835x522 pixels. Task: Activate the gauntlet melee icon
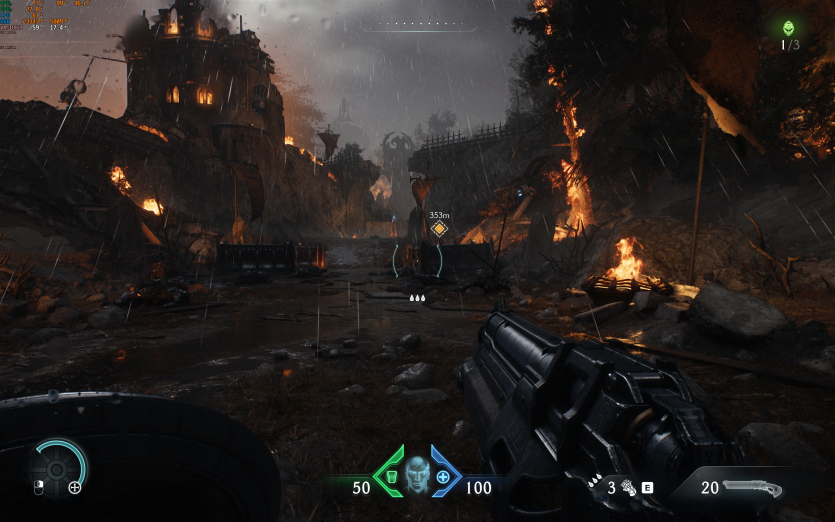[x=629, y=488]
